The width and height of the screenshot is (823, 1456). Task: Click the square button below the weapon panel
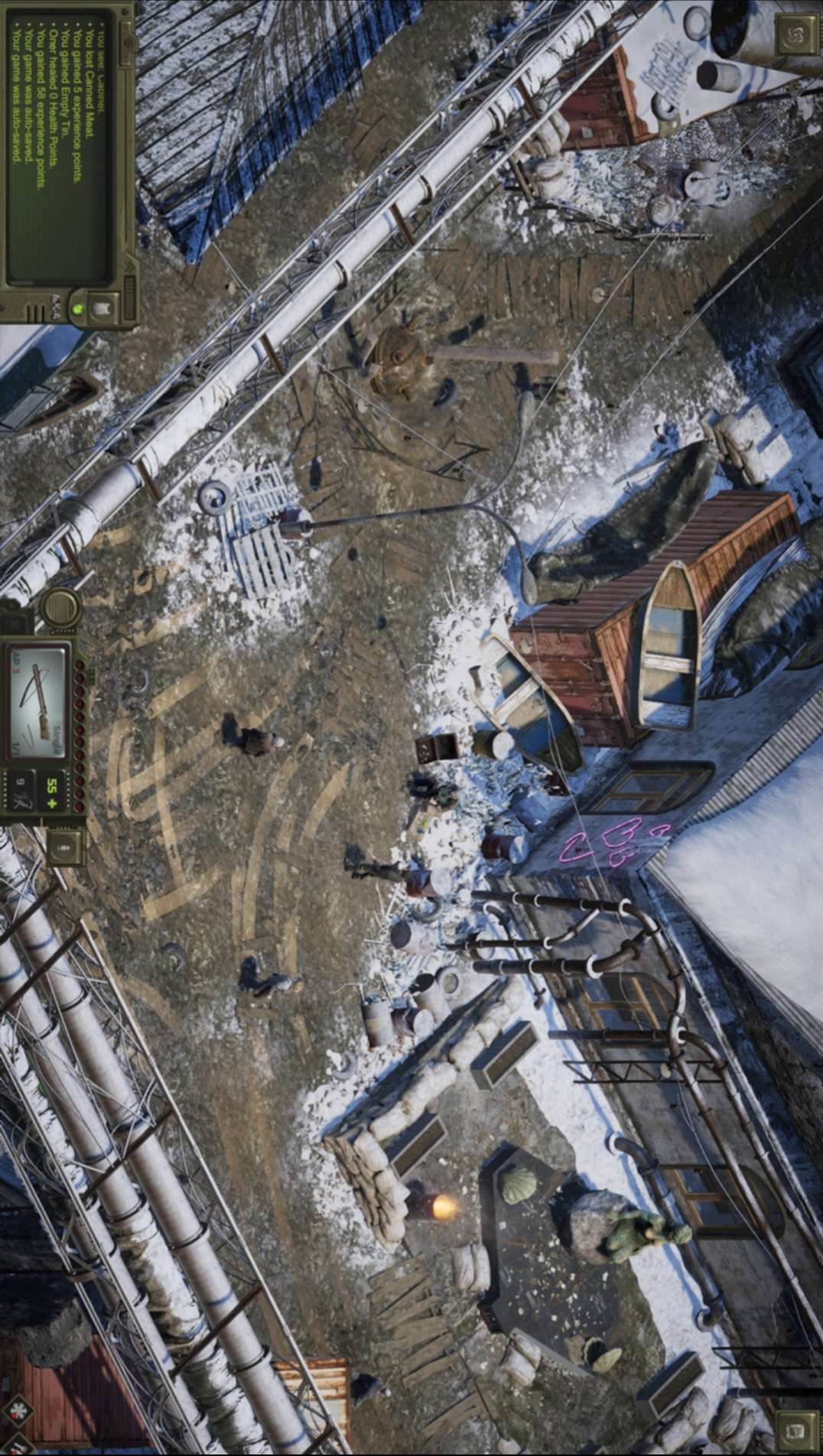click(64, 846)
